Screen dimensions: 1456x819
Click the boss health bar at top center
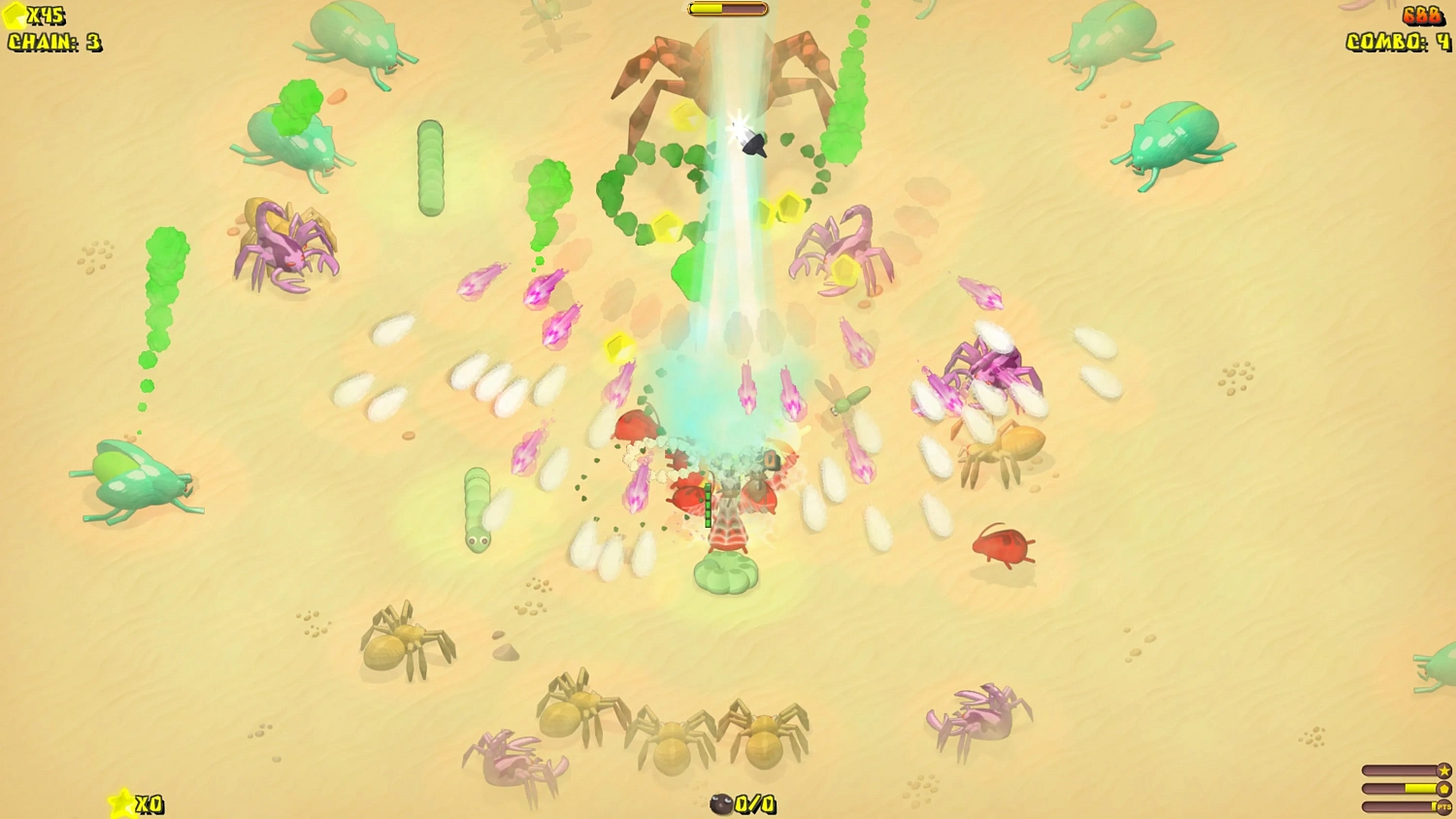click(727, 8)
